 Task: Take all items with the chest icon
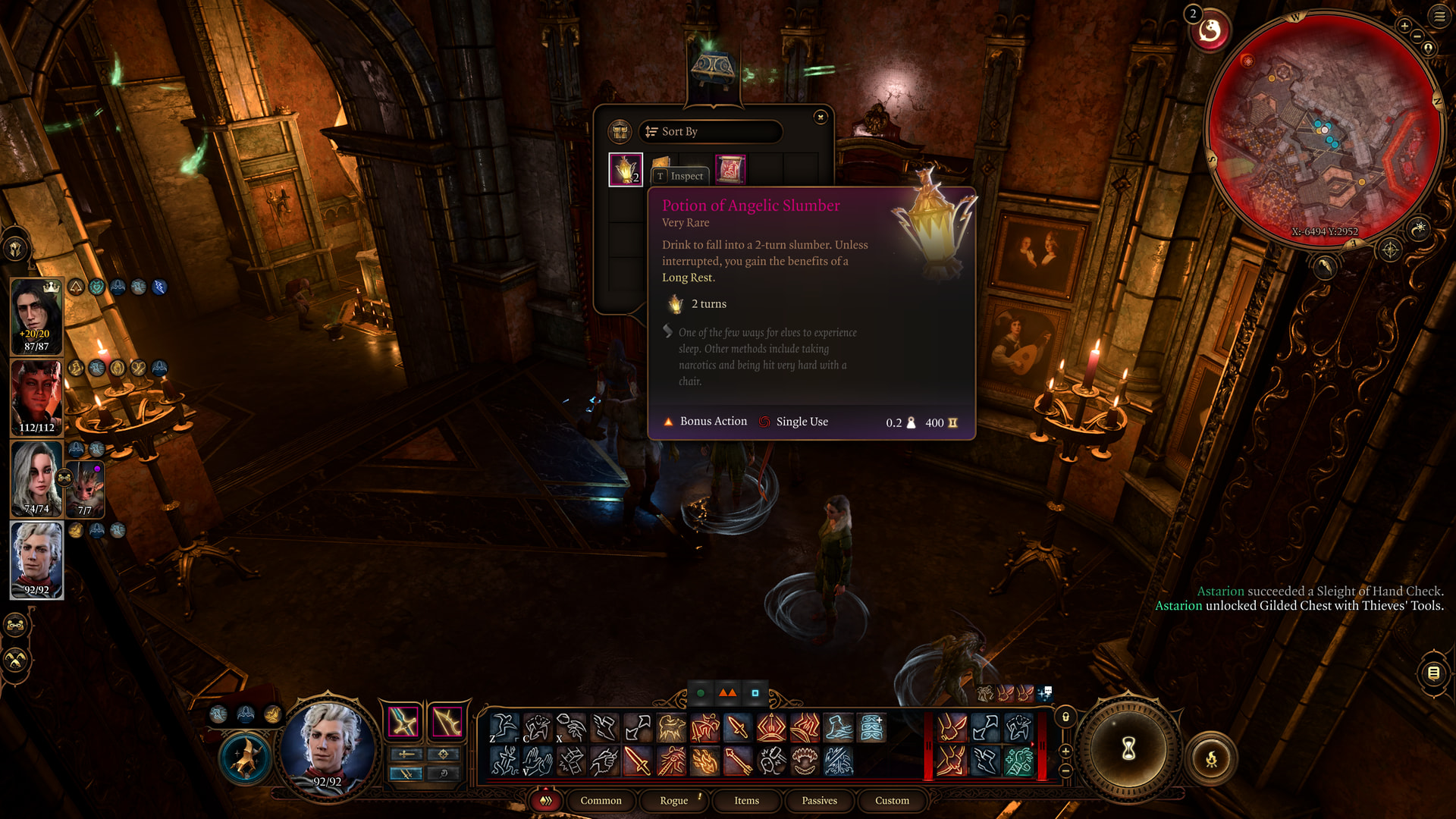(x=620, y=131)
